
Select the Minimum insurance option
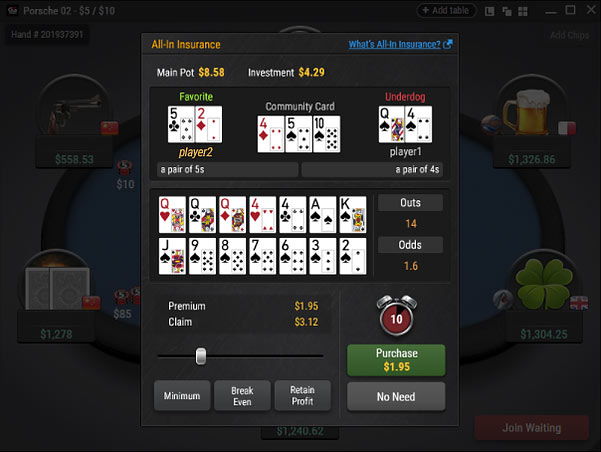click(x=182, y=396)
